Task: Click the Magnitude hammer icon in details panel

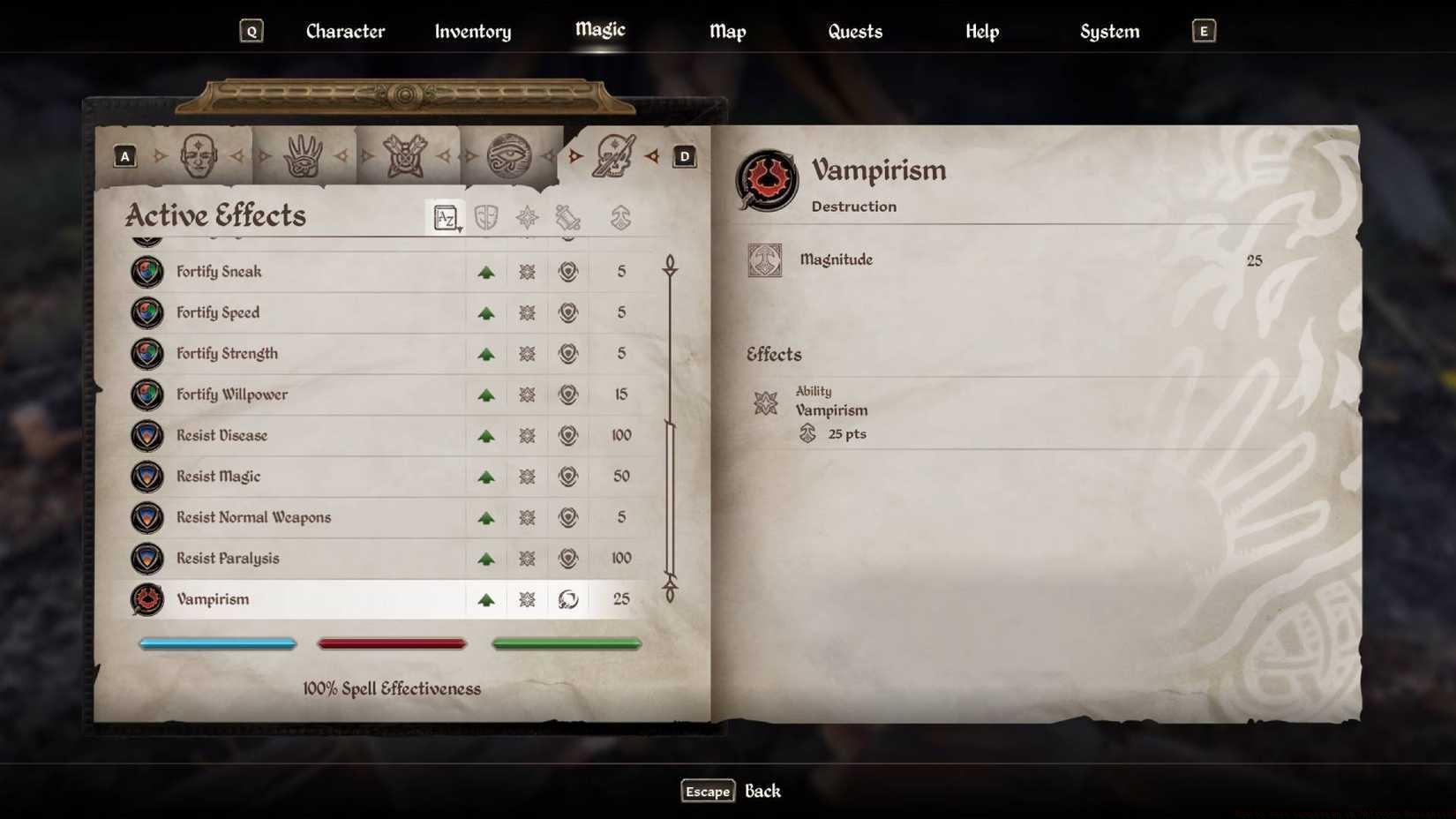Action: (765, 260)
